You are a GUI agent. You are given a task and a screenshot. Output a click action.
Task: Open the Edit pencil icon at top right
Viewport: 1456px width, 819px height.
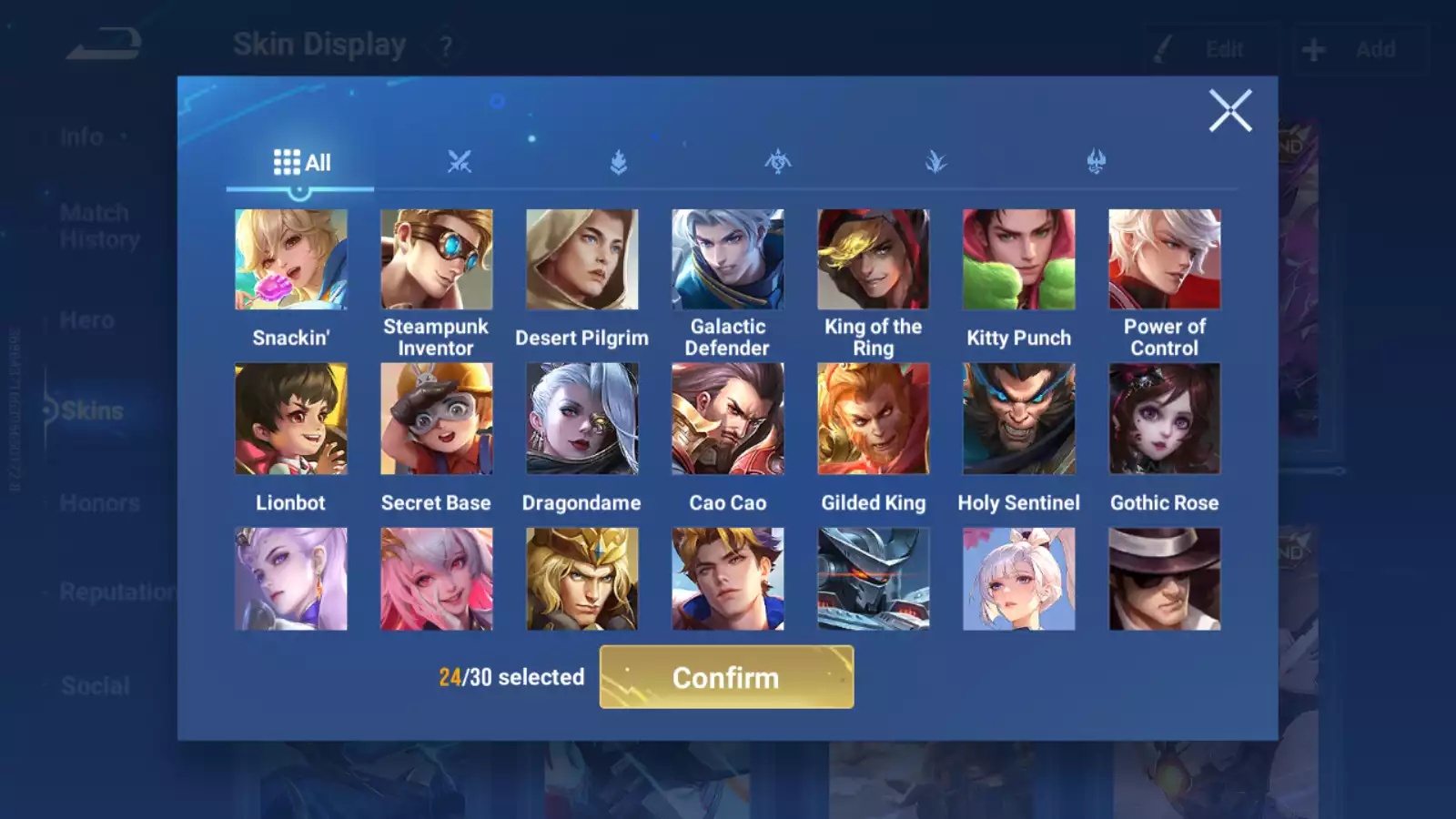[1164, 48]
